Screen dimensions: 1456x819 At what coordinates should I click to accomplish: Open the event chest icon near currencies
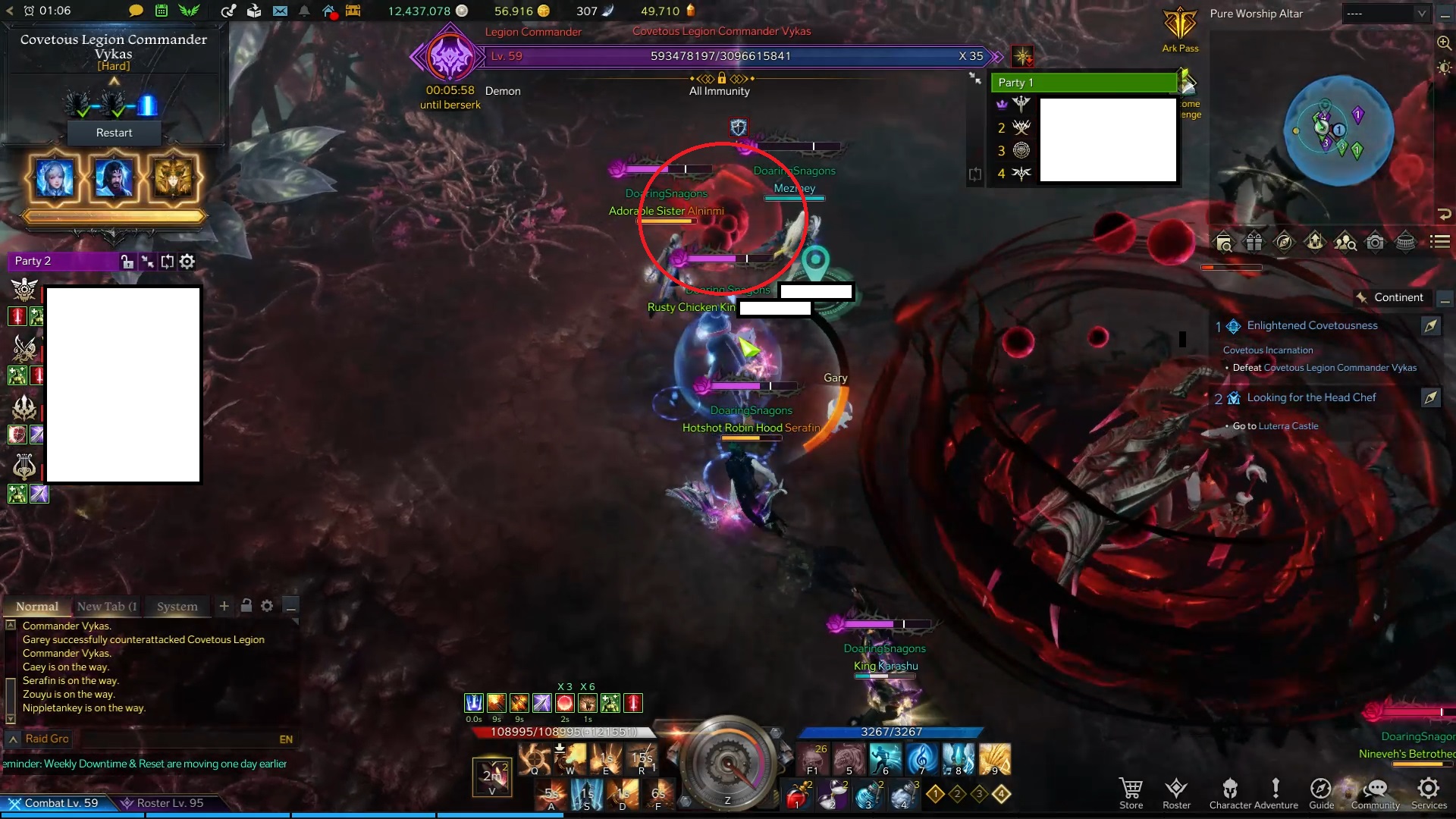pyautogui.click(x=353, y=11)
